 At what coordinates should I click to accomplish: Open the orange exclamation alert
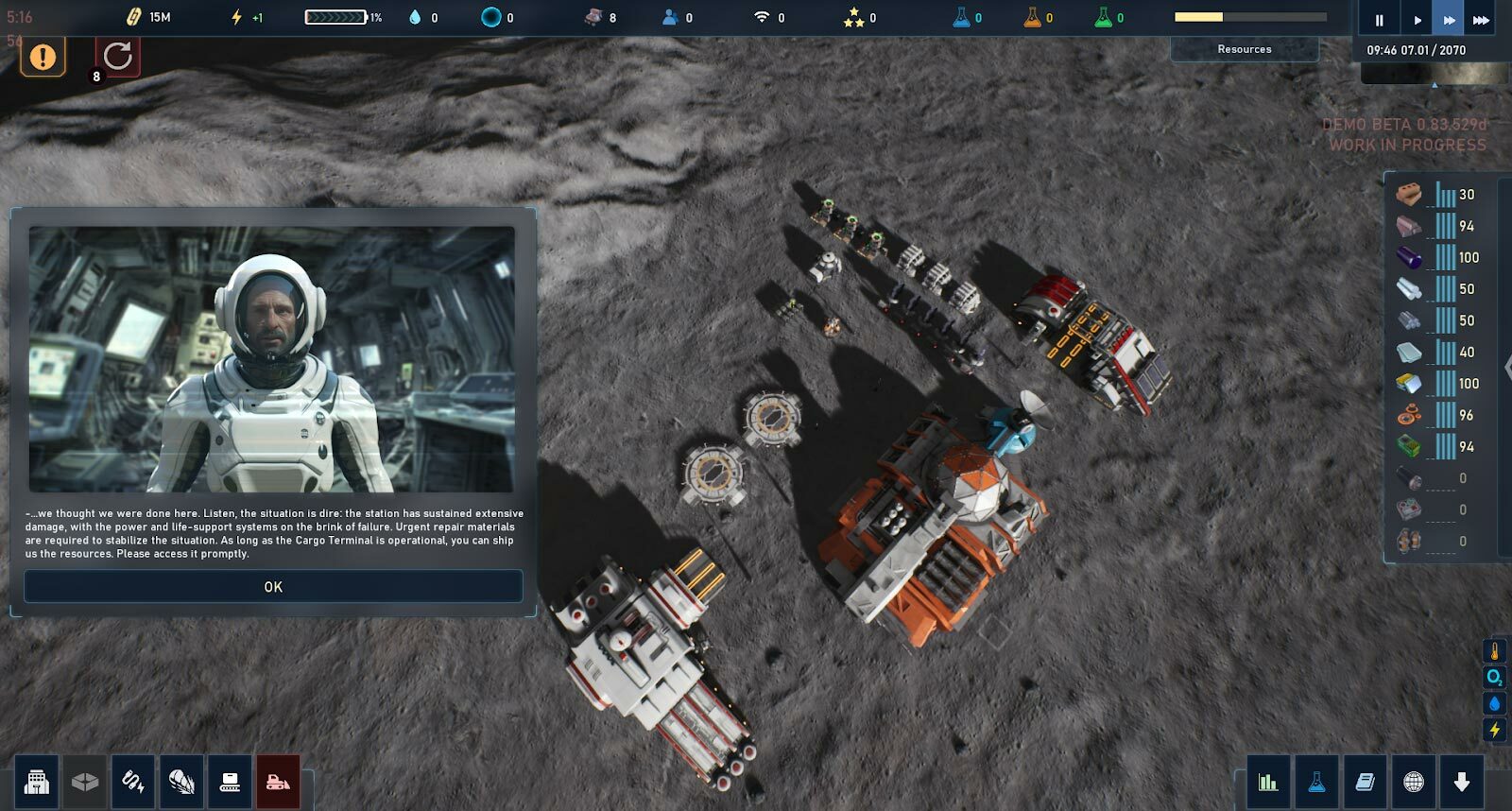[43, 57]
